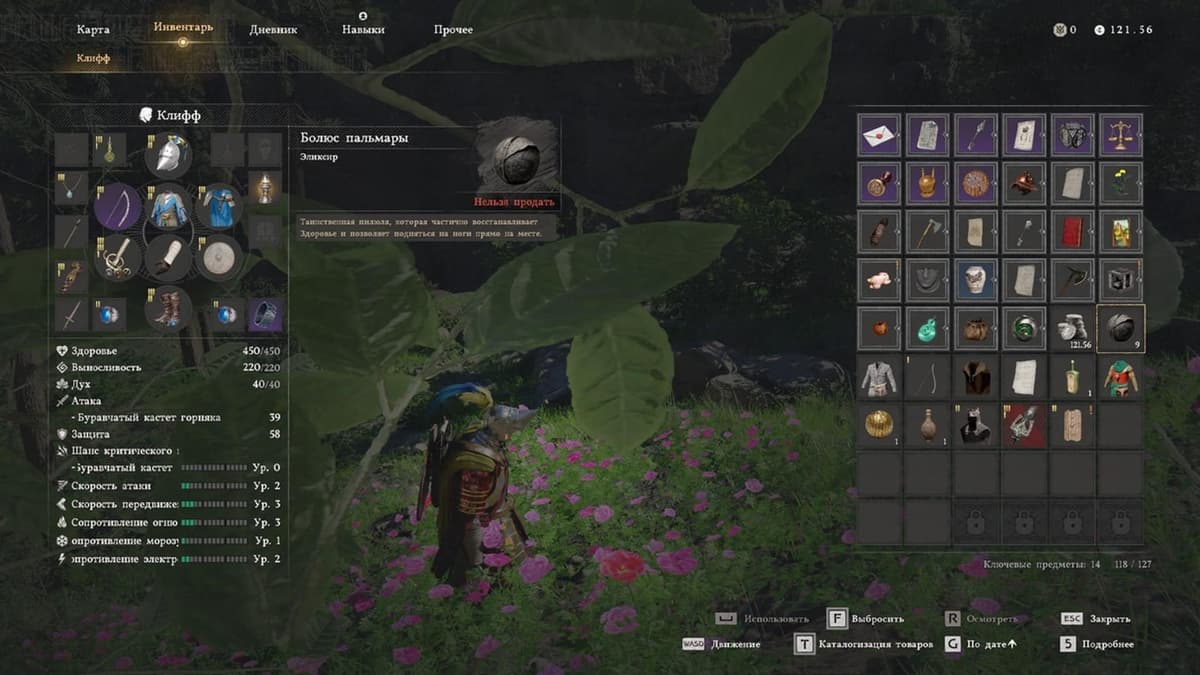Select the sealed envelope letter slot
Viewport: 1200px width, 675px height.
point(879,134)
